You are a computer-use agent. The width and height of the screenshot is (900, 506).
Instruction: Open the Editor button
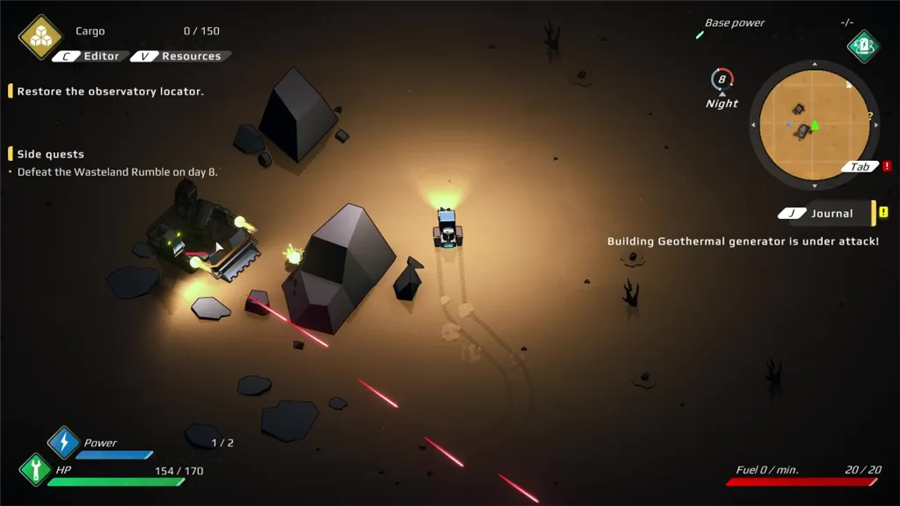click(x=90, y=56)
